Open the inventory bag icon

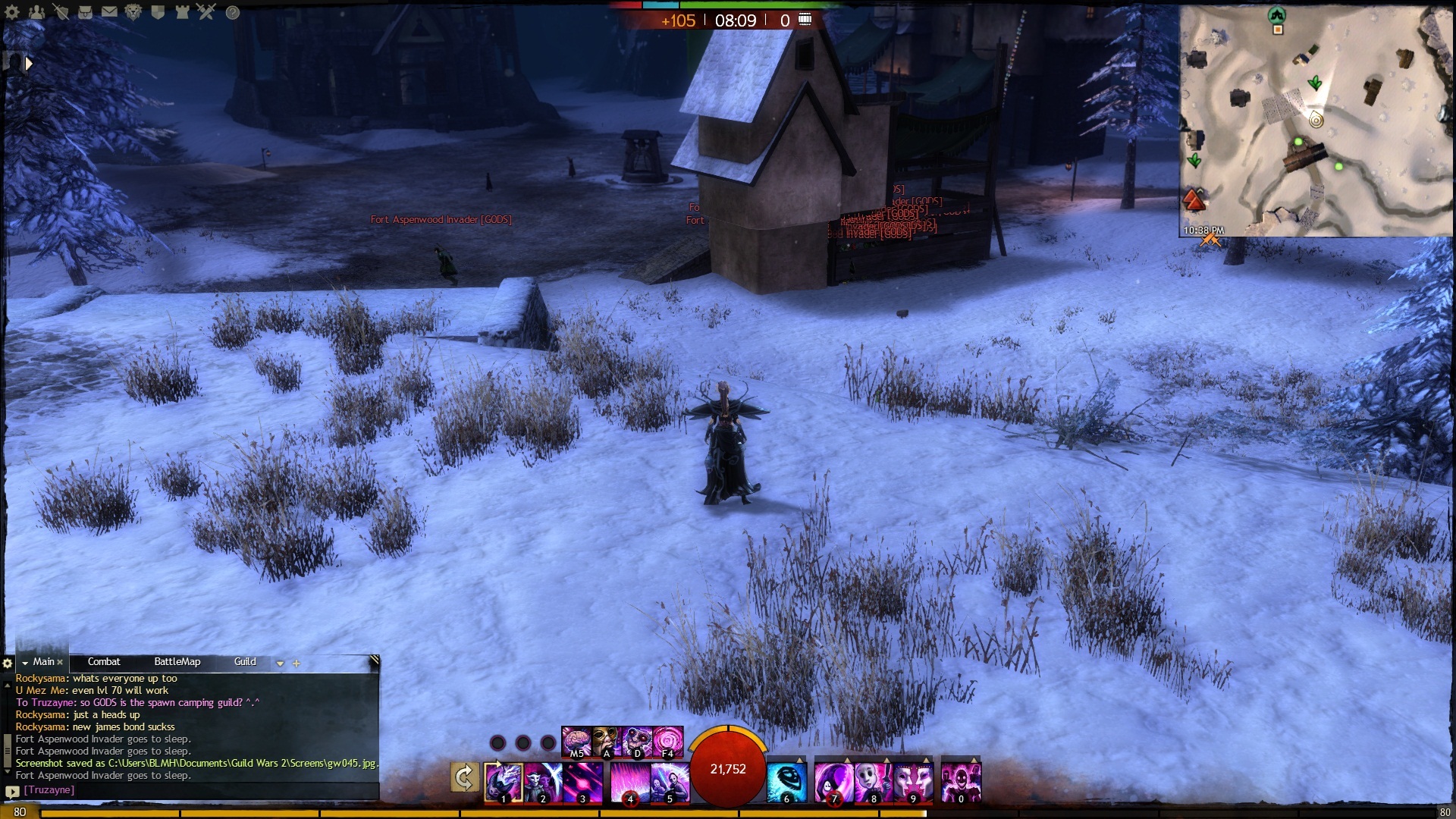click(x=86, y=11)
